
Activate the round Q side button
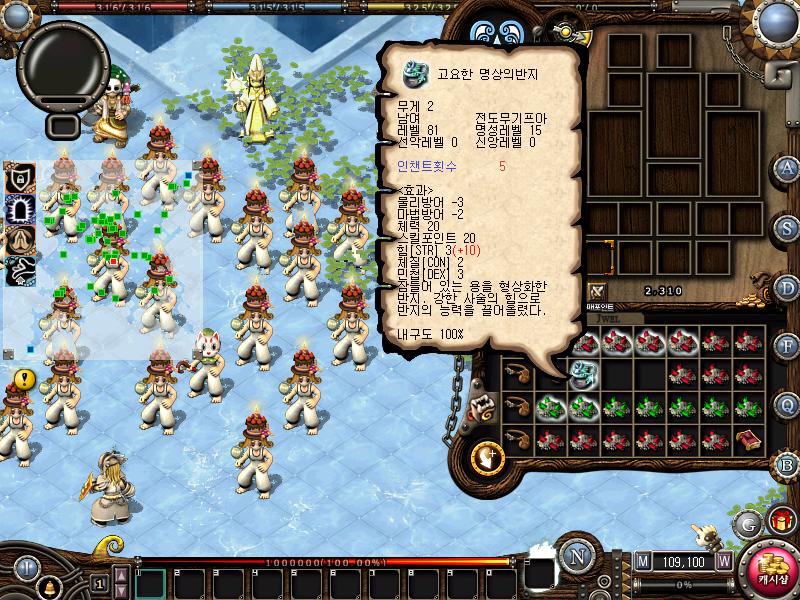click(788, 405)
